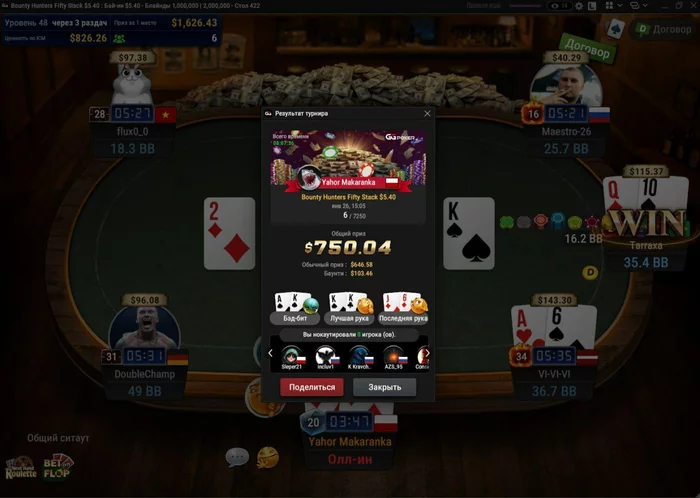
Task: Open the Next Hand Roulette side game
Action: 20,467
